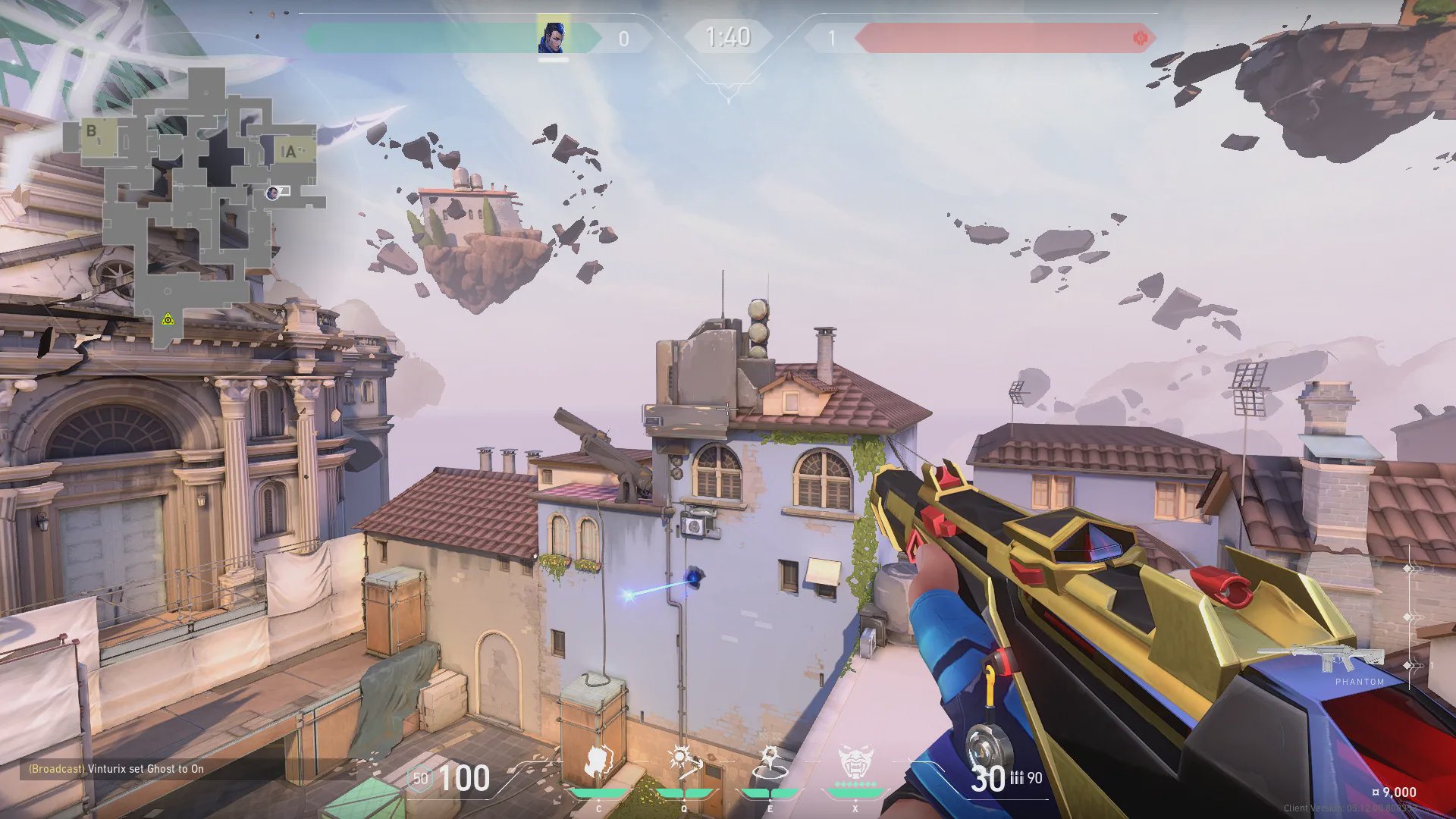Open the broadcast chat message line
1456x819 pixels.
[x=116, y=769]
